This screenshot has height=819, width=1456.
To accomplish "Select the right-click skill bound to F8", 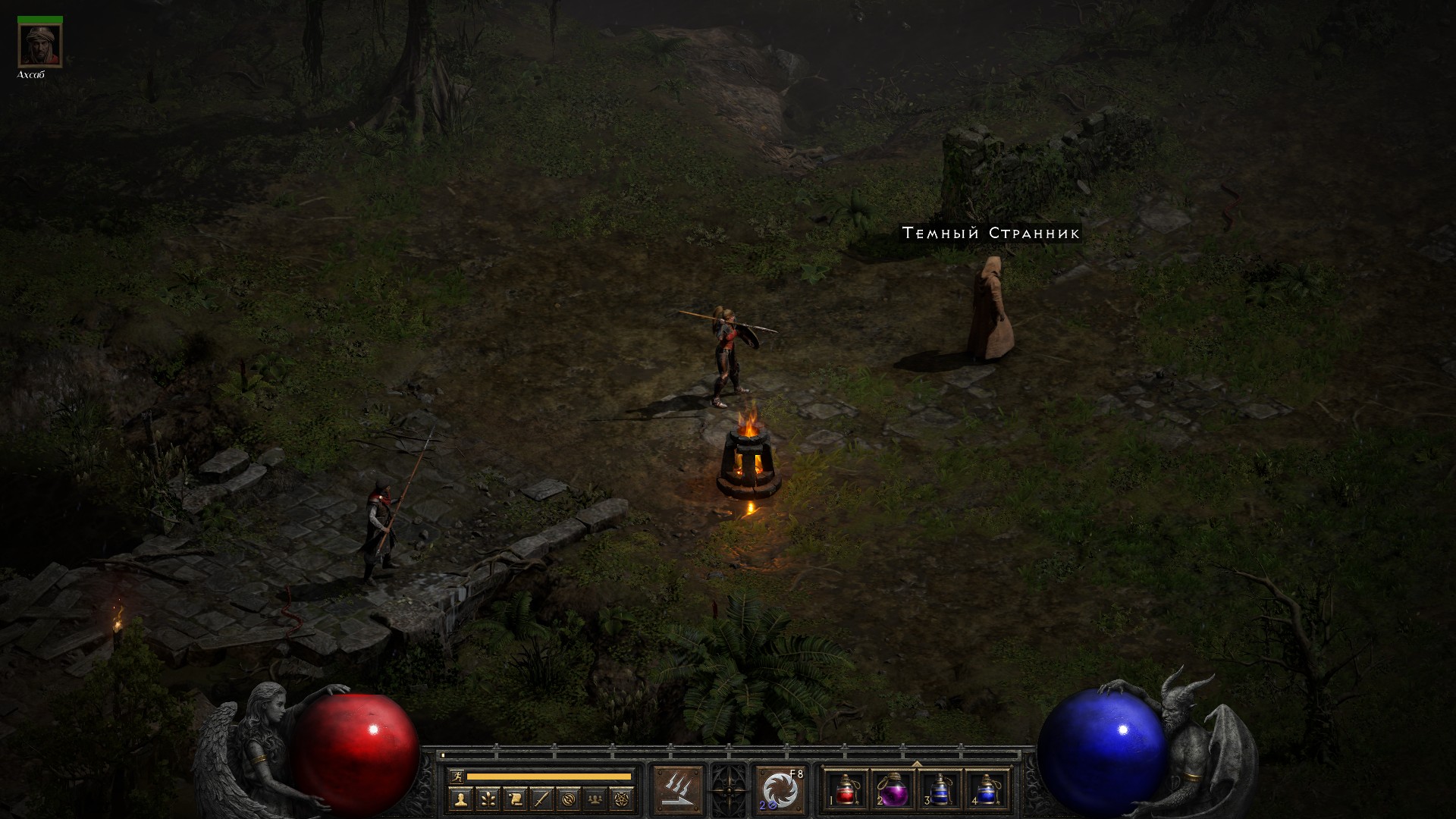I will [780, 790].
